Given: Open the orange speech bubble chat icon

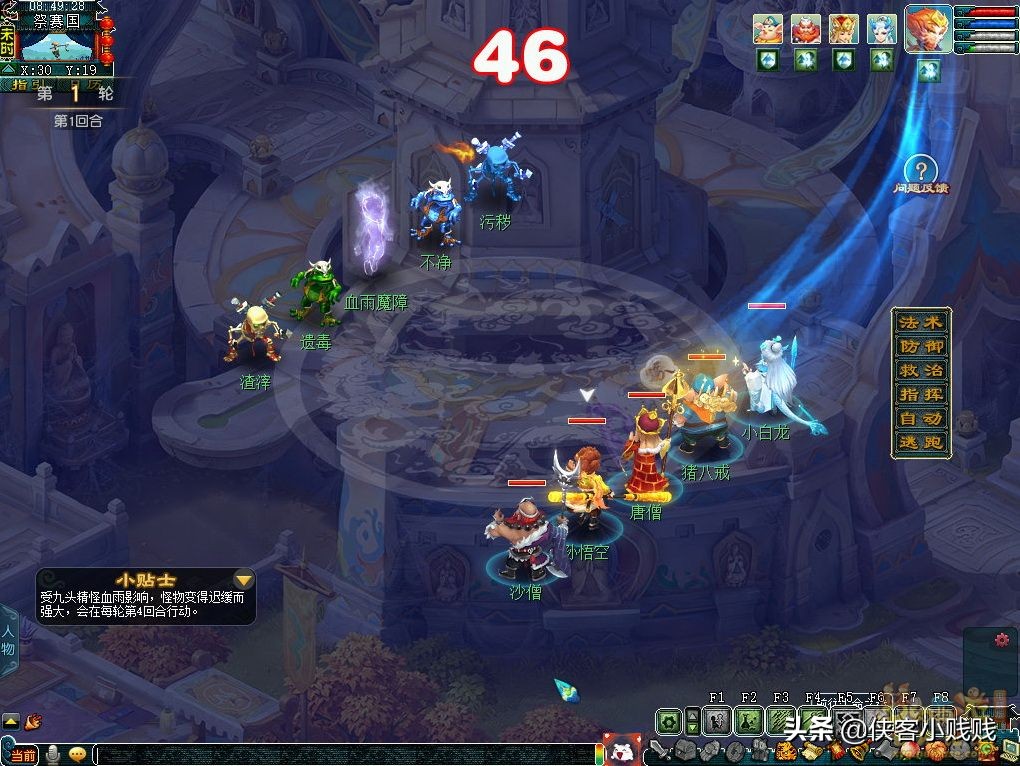Looking at the screenshot, I should (x=77, y=755).
